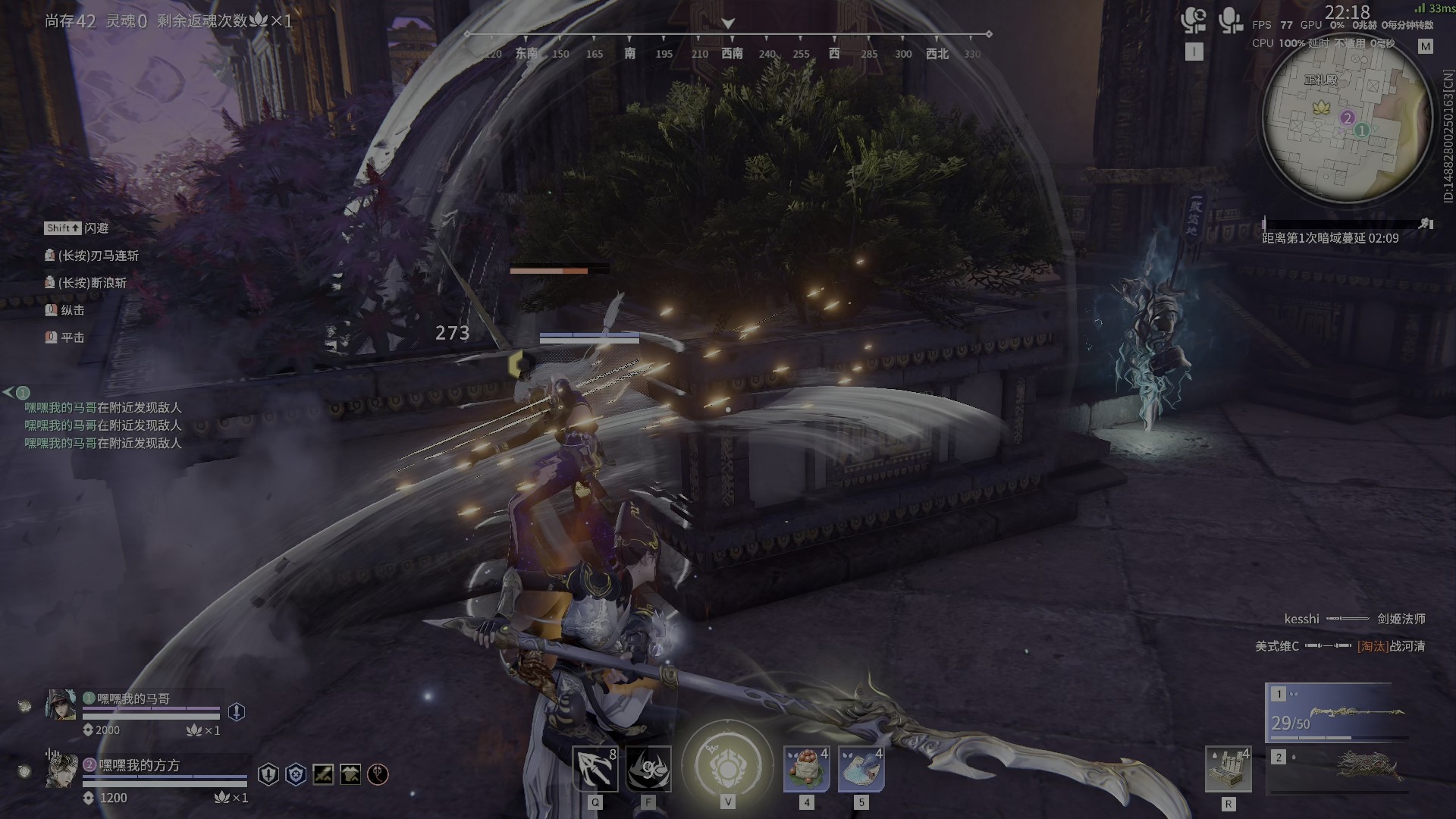
Task: Use the blue armor powder item
Action: pyautogui.click(x=861, y=769)
